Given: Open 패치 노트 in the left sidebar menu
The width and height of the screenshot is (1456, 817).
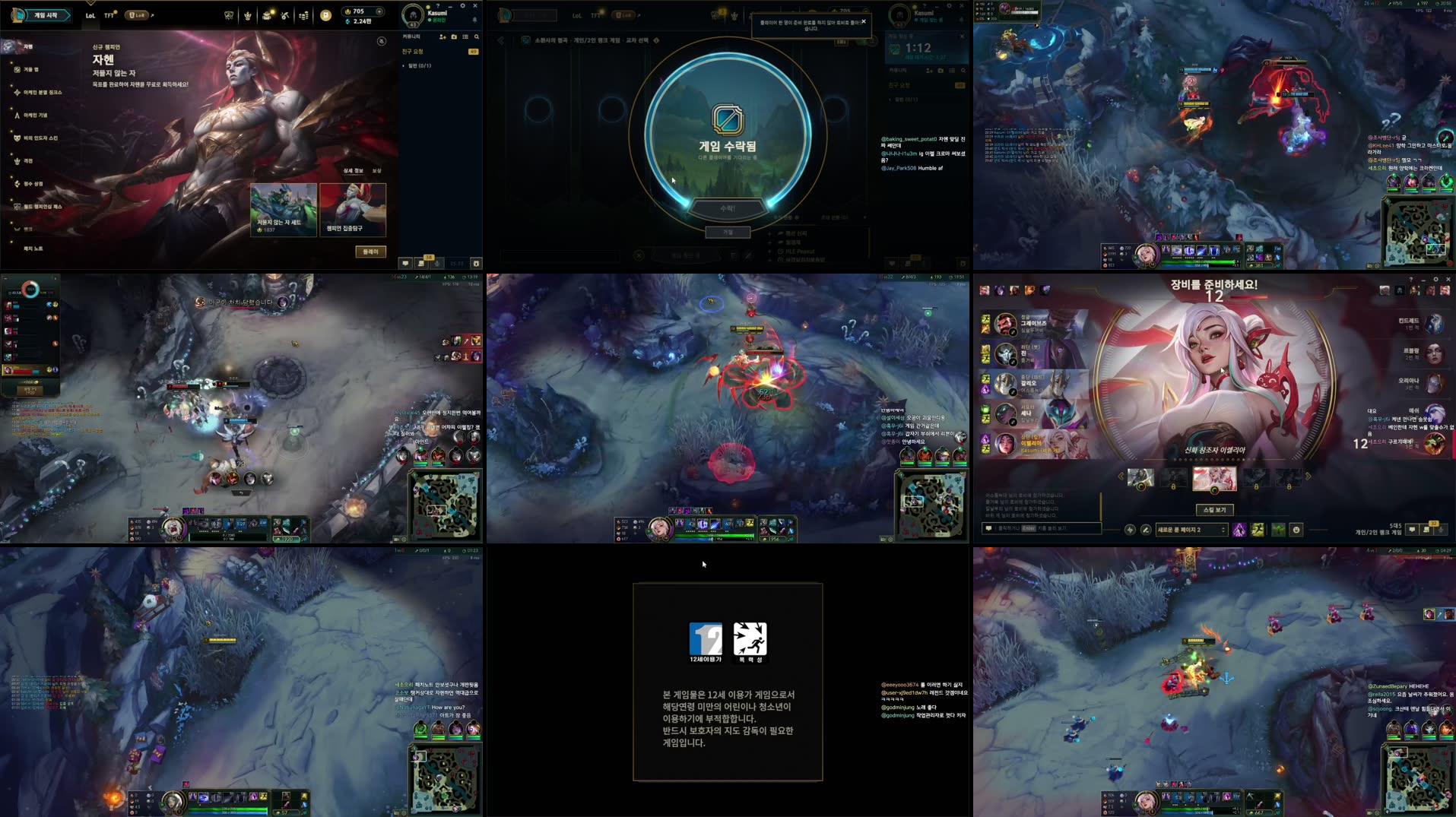Looking at the screenshot, I should click(x=33, y=249).
